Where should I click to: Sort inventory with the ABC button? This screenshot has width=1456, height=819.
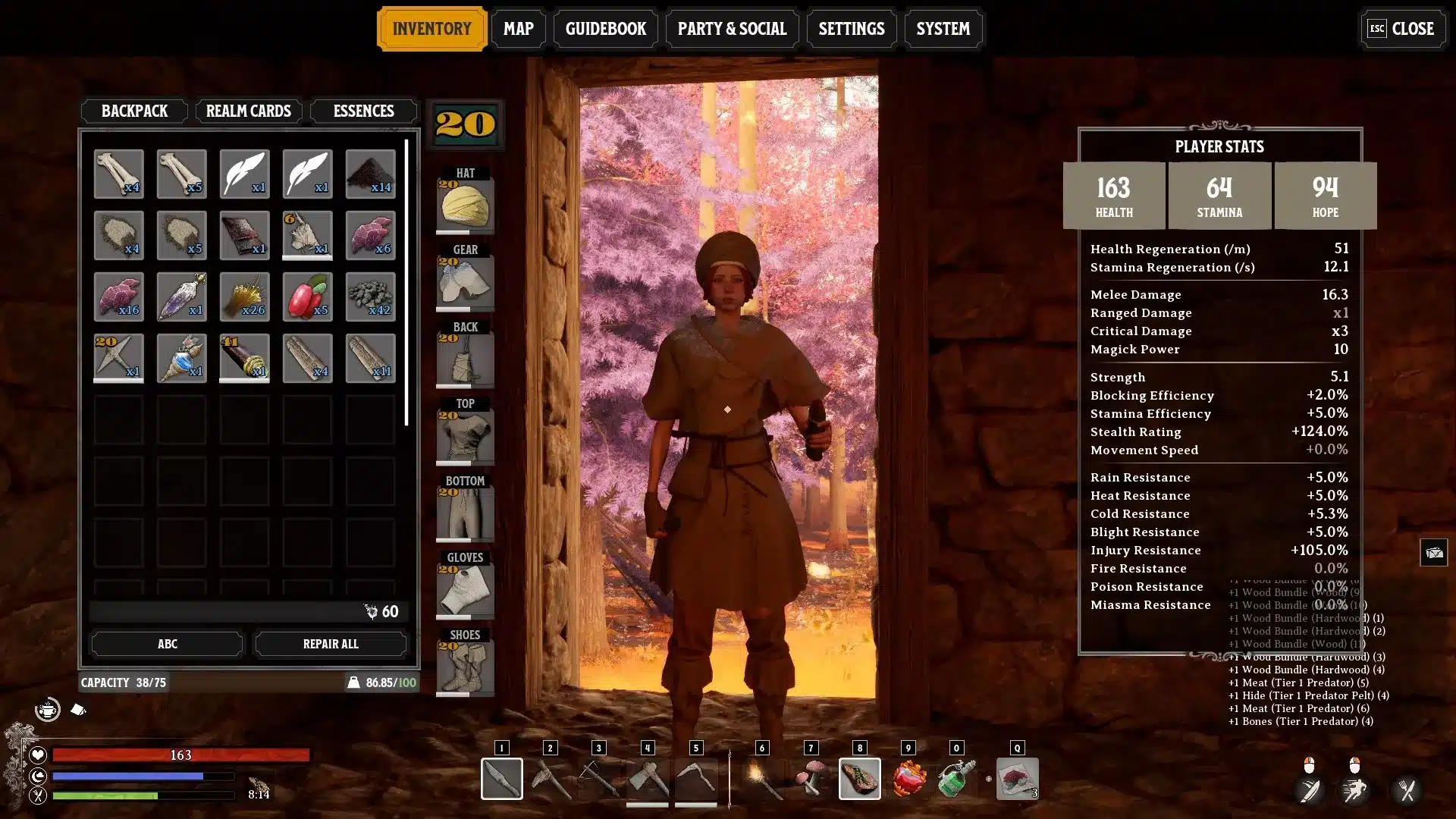167,644
